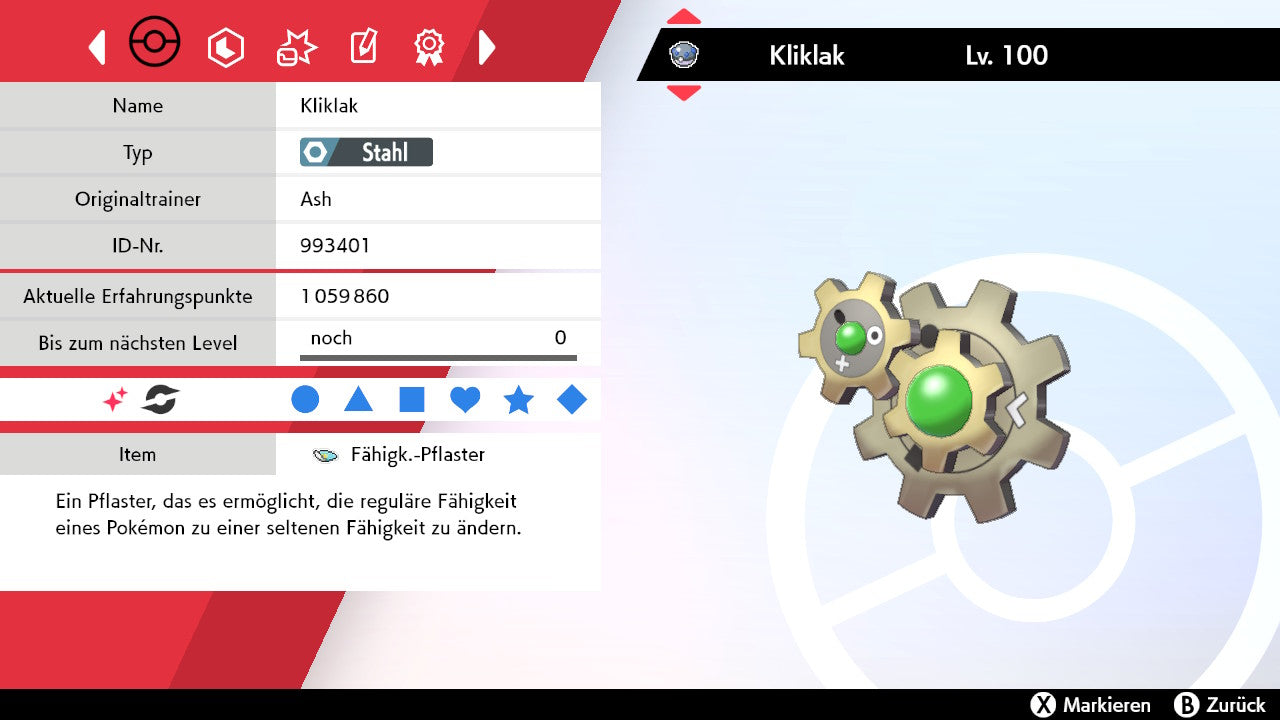Switch to the ribbons tab
The height and width of the screenshot is (720, 1280).
point(429,46)
